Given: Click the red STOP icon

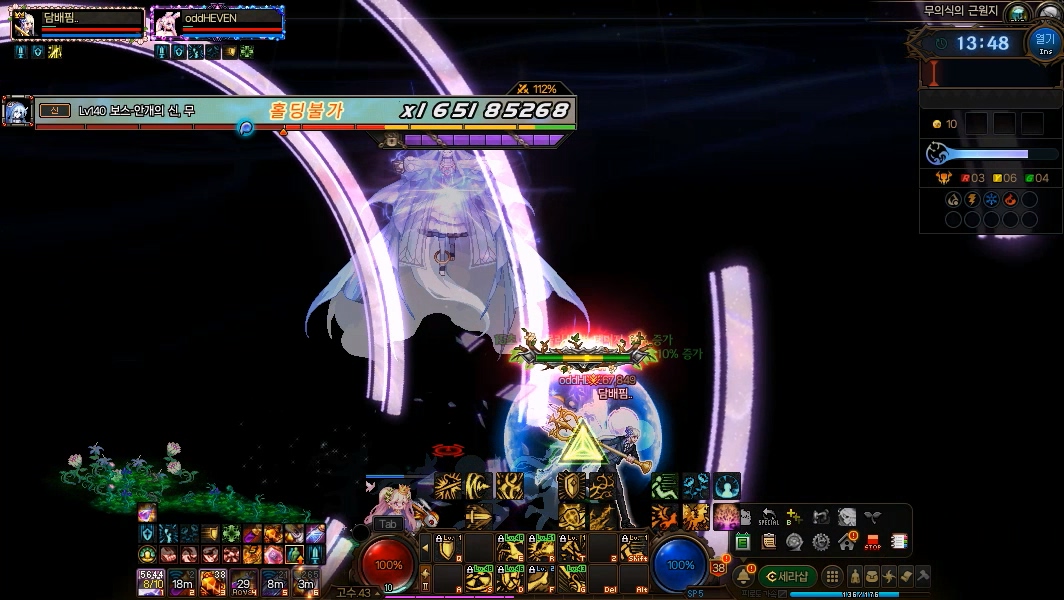Looking at the screenshot, I should coord(873,542).
